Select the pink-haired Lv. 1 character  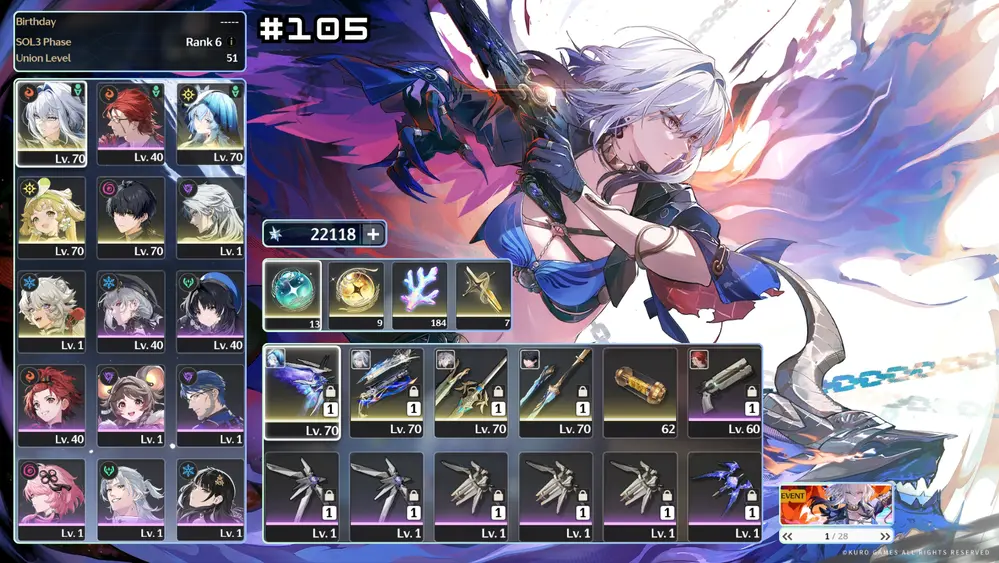[51, 498]
